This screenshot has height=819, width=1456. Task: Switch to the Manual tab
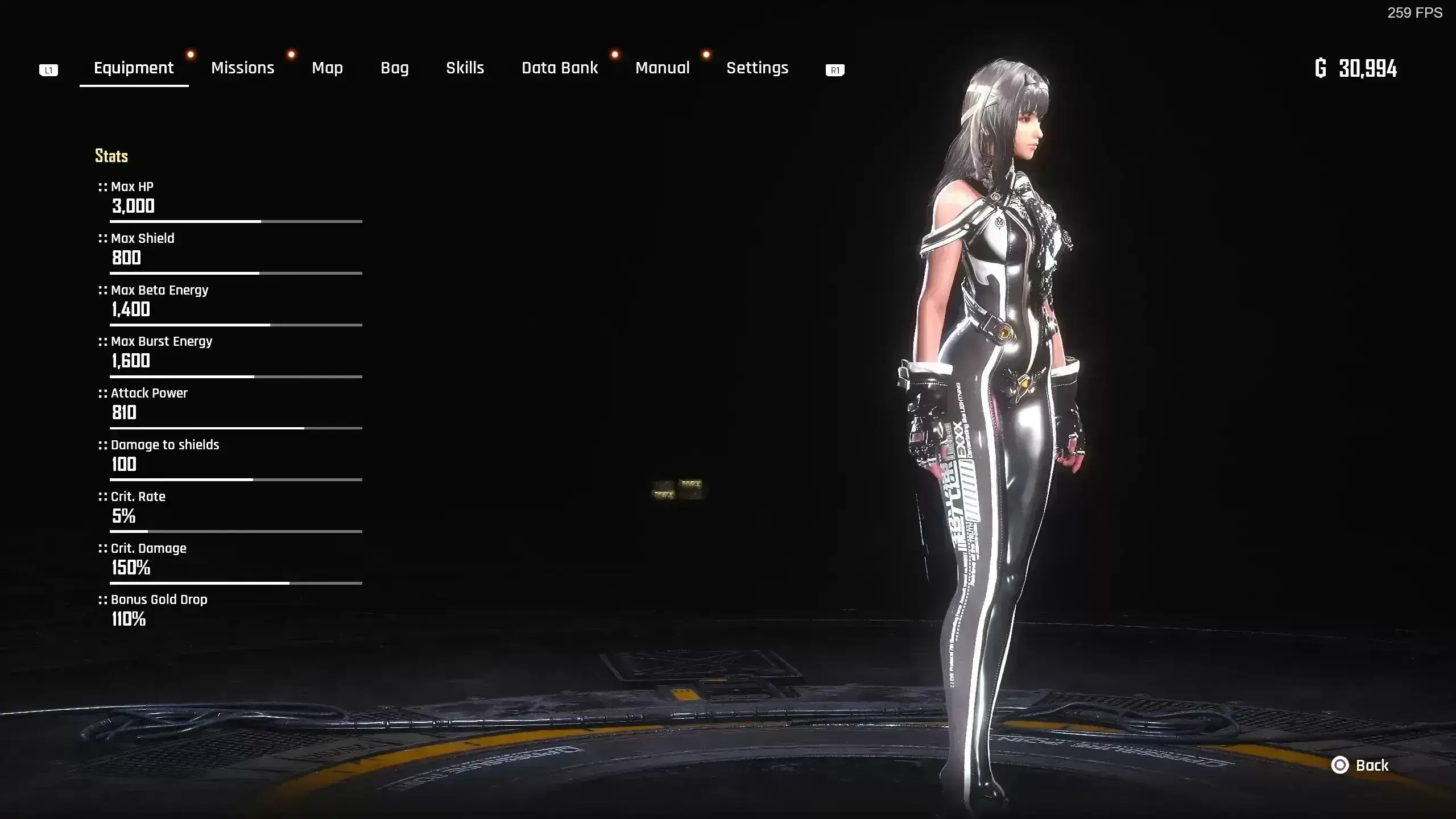click(x=662, y=68)
